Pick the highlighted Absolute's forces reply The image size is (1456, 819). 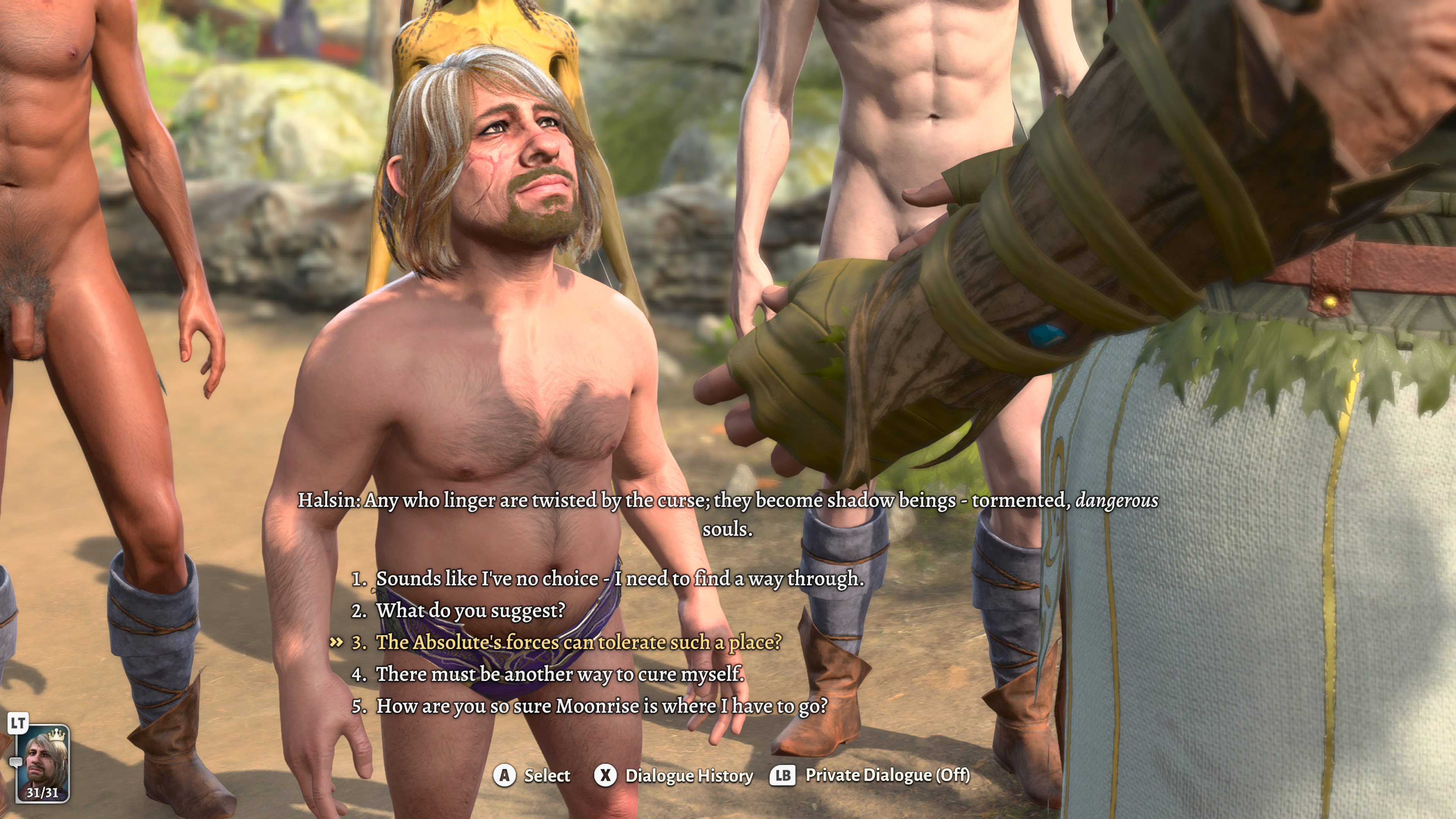579,642
